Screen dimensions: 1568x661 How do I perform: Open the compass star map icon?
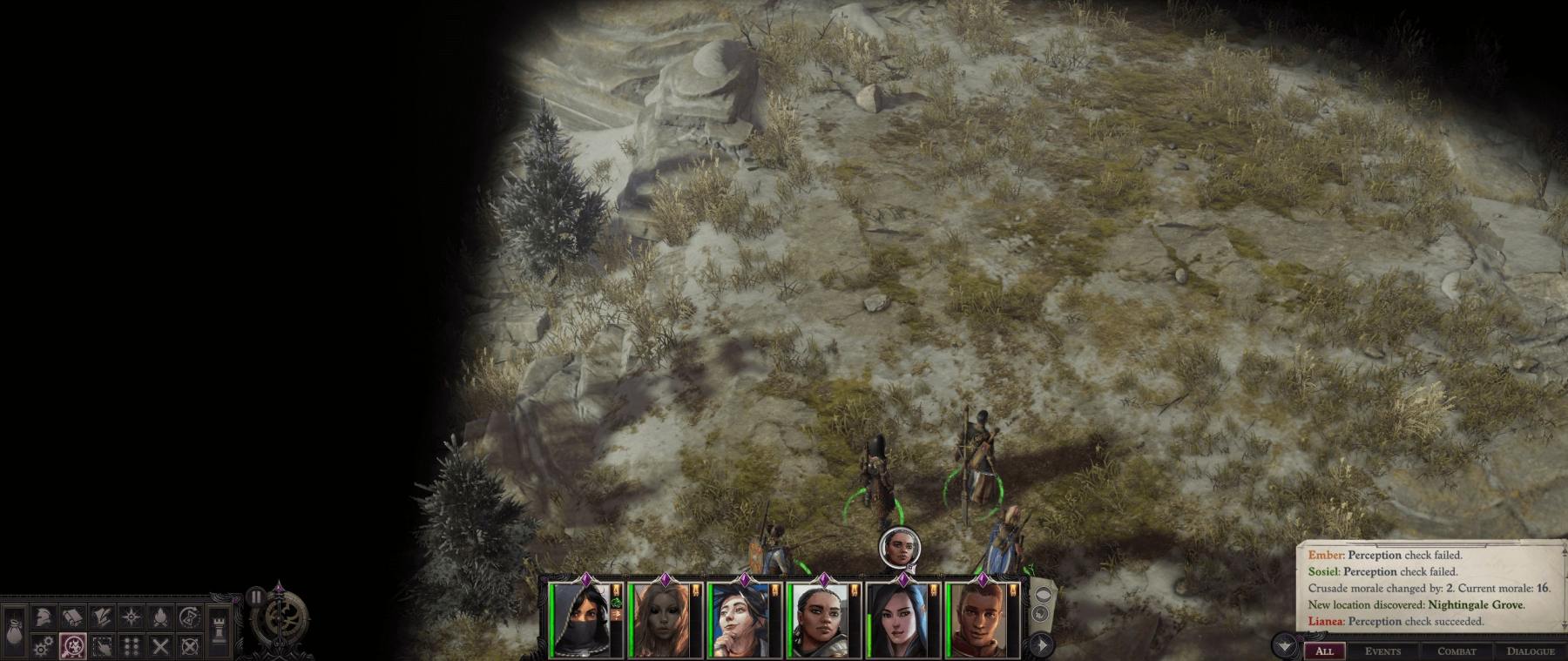pos(132,617)
